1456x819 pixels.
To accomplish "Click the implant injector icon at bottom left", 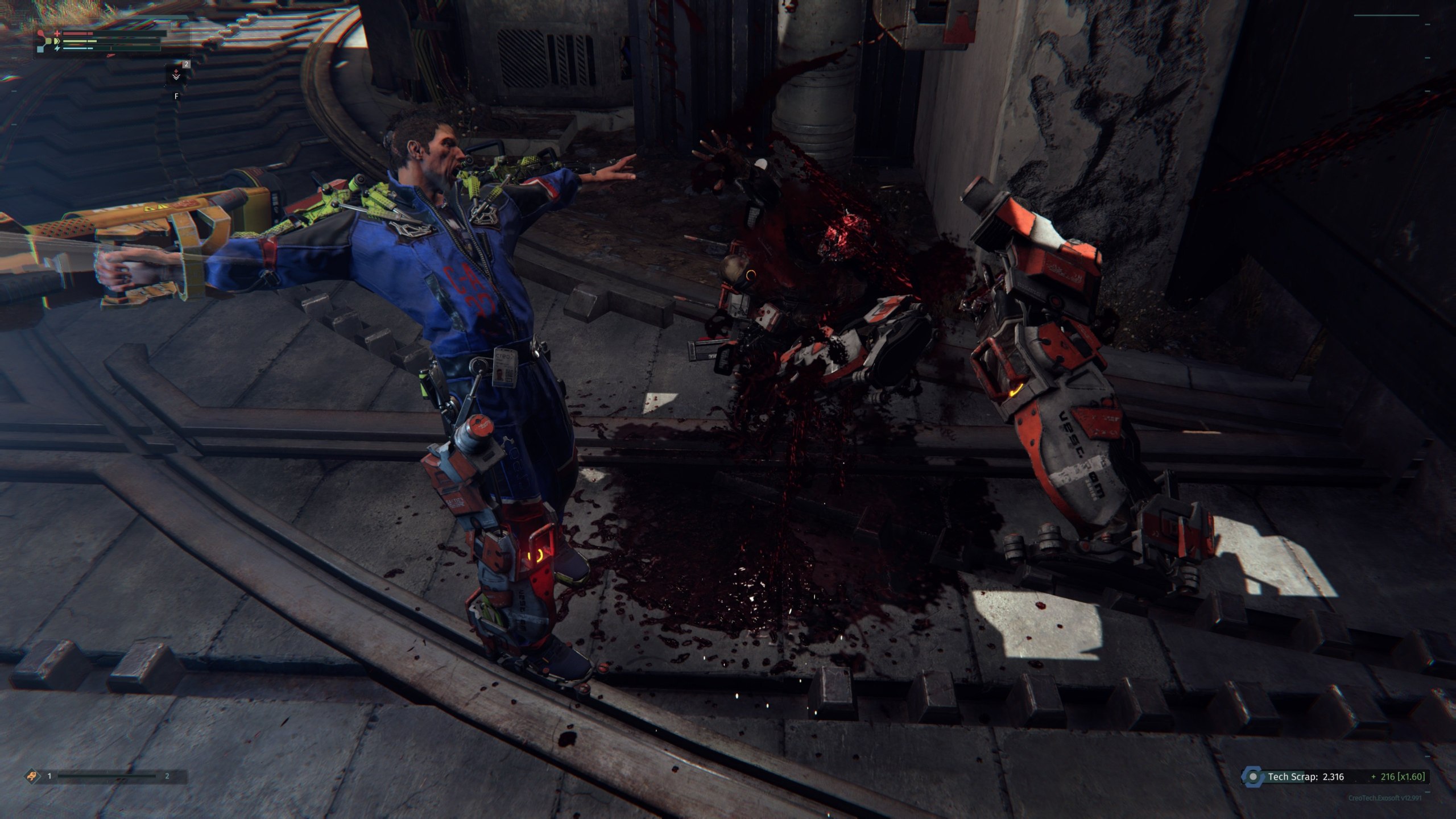I will 32,776.
